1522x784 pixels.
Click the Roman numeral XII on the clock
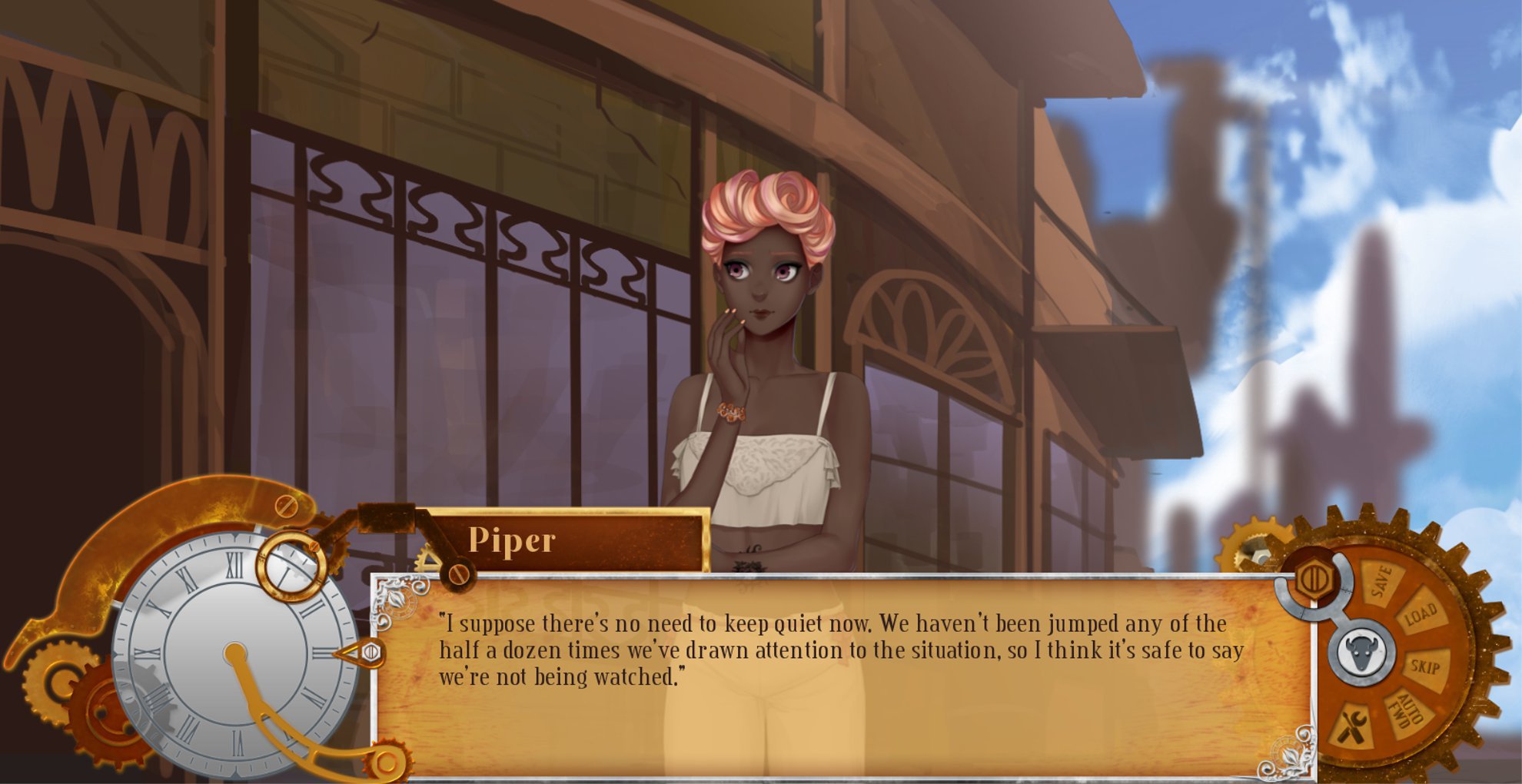(x=235, y=564)
